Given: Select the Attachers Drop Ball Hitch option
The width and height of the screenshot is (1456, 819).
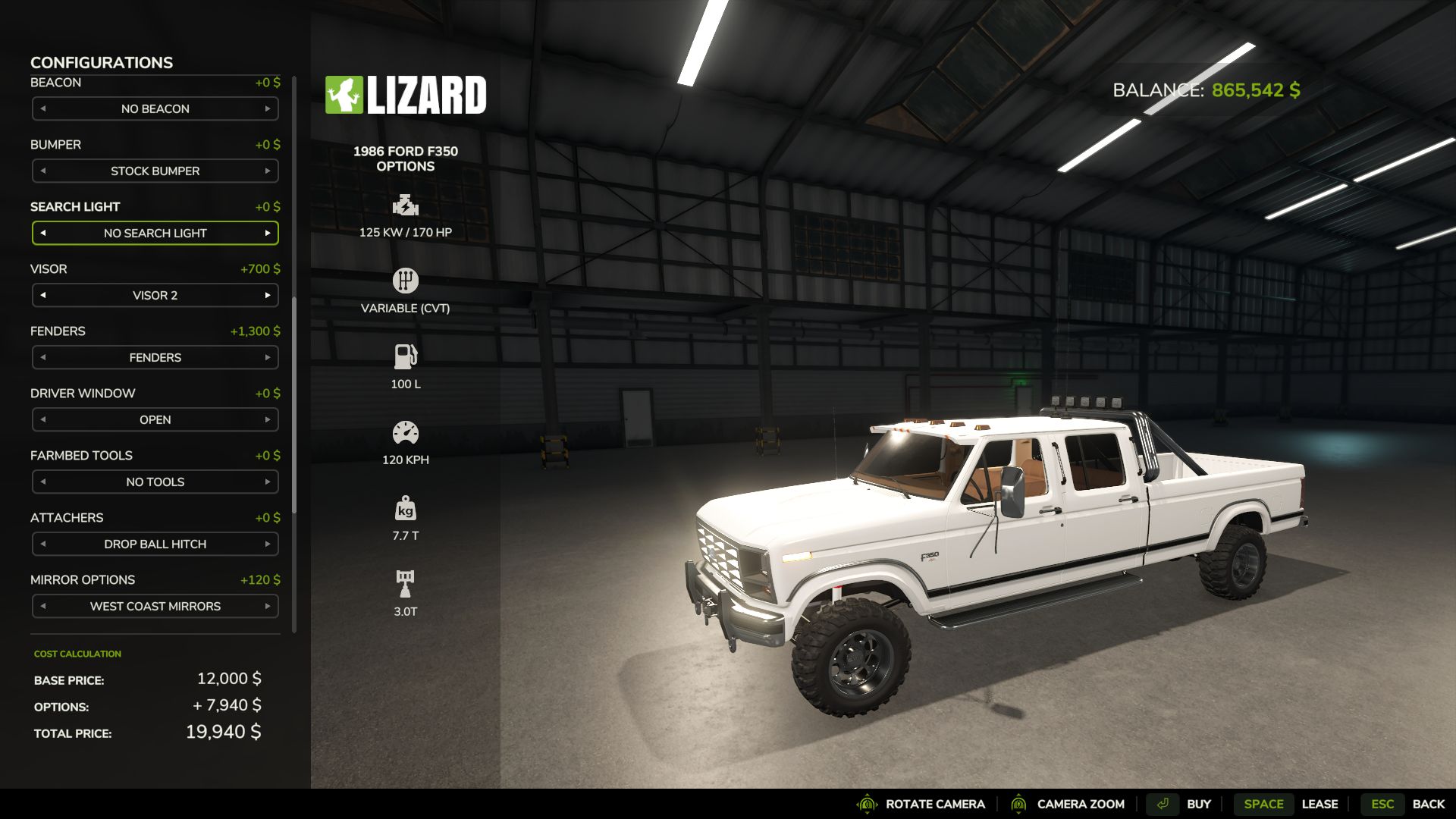Looking at the screenshot, I should click(155, 544).
